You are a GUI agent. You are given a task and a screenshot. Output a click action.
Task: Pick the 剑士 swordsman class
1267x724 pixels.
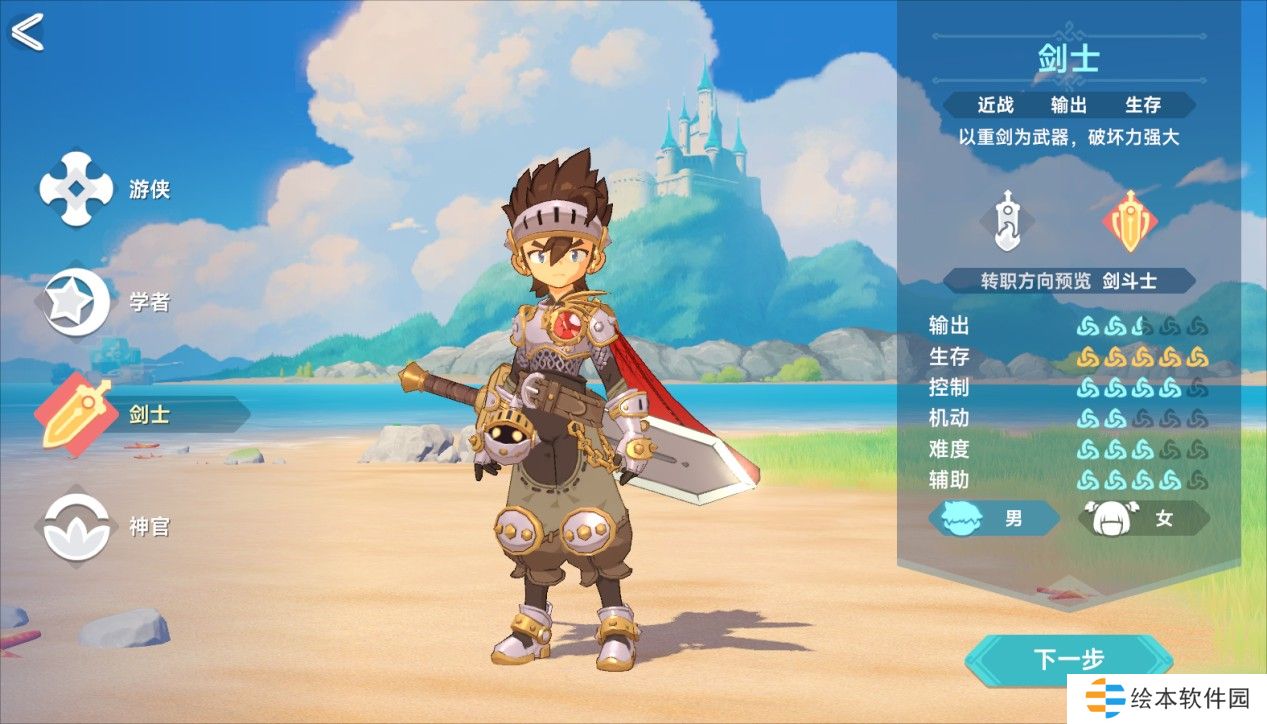78,415
